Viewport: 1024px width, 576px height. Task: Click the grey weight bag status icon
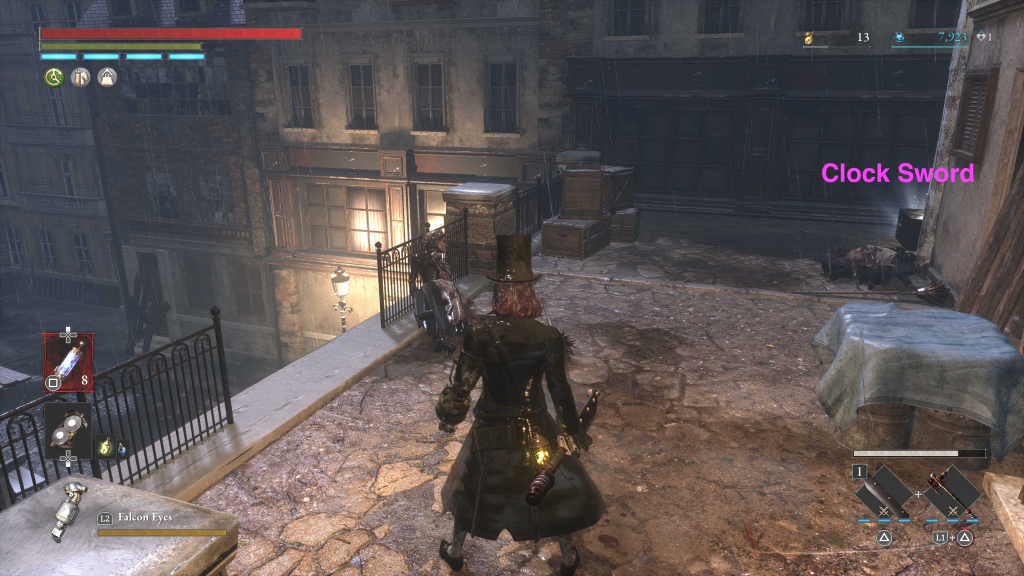coord(106,77)
